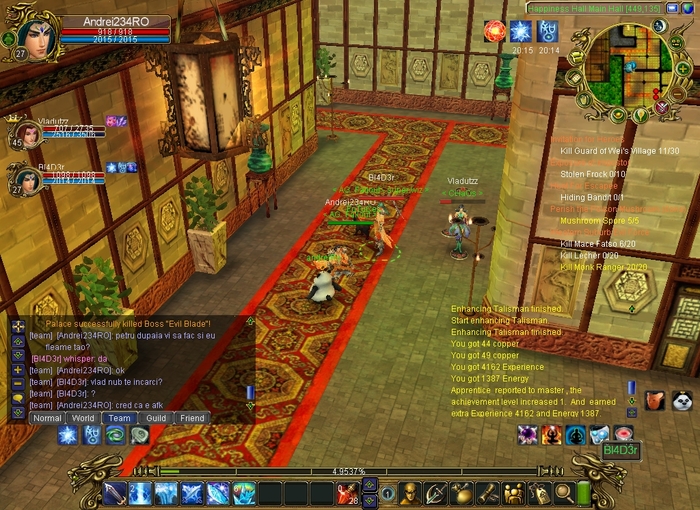Open the quest scroll menu button
700x510 pixels.
pyautogui.click(x=487, y=493)
